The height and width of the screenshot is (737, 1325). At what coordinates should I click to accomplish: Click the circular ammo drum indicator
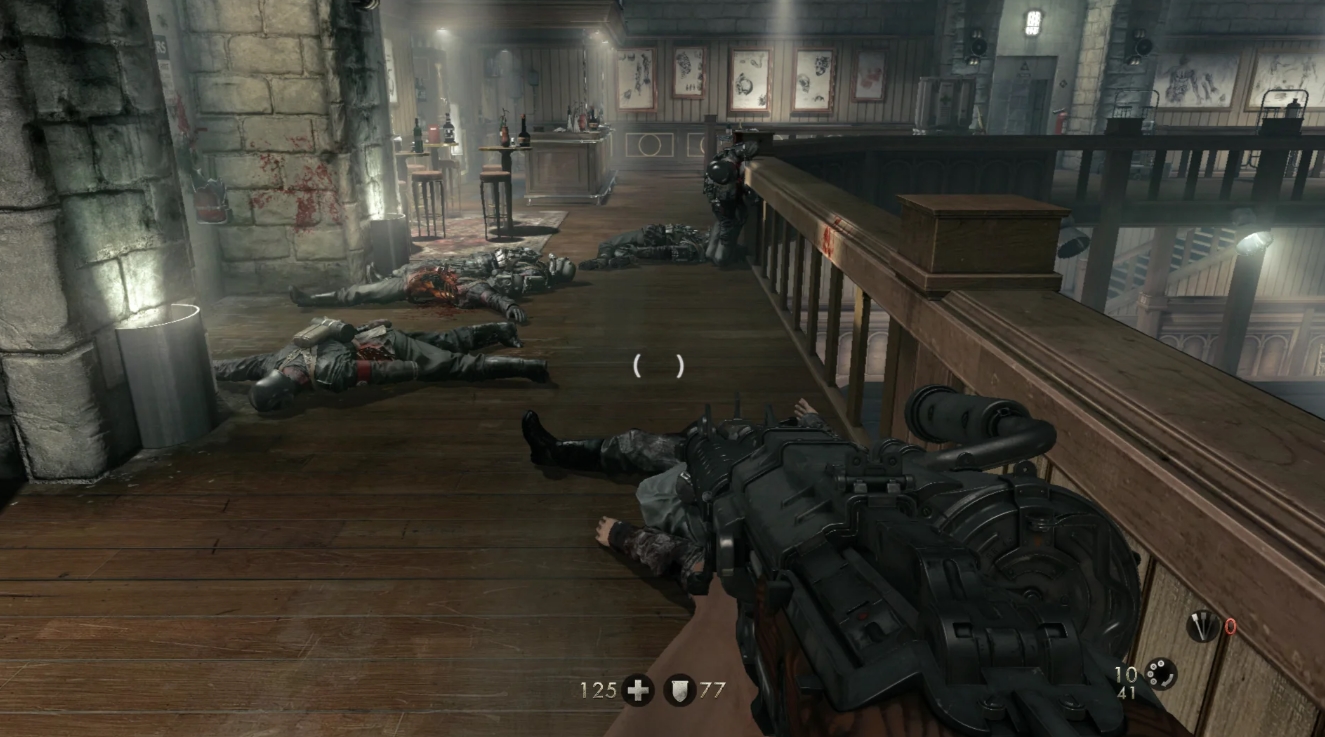point(1160,676)
